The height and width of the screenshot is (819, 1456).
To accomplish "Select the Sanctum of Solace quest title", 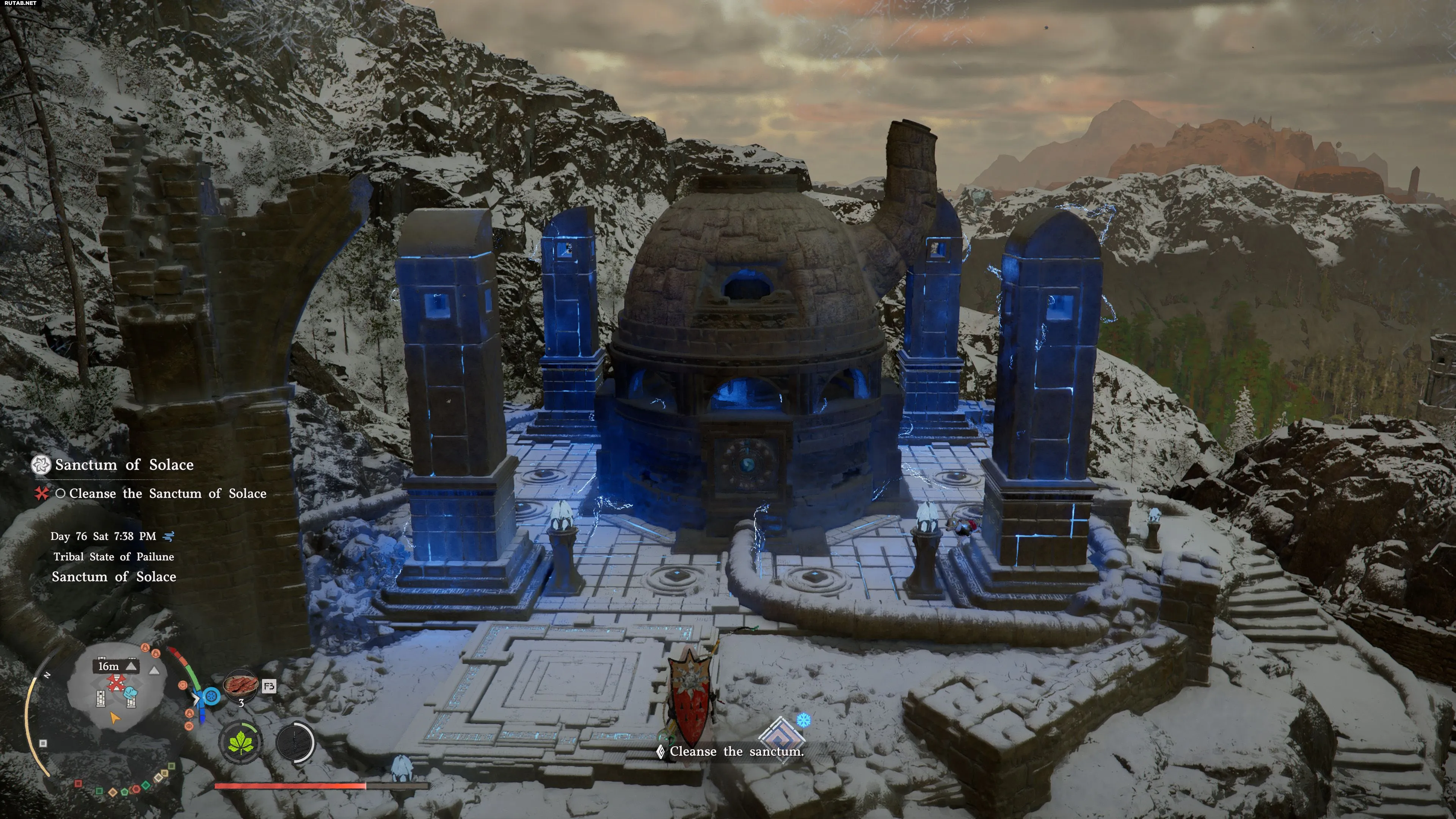I will click(x=124, y=464).
